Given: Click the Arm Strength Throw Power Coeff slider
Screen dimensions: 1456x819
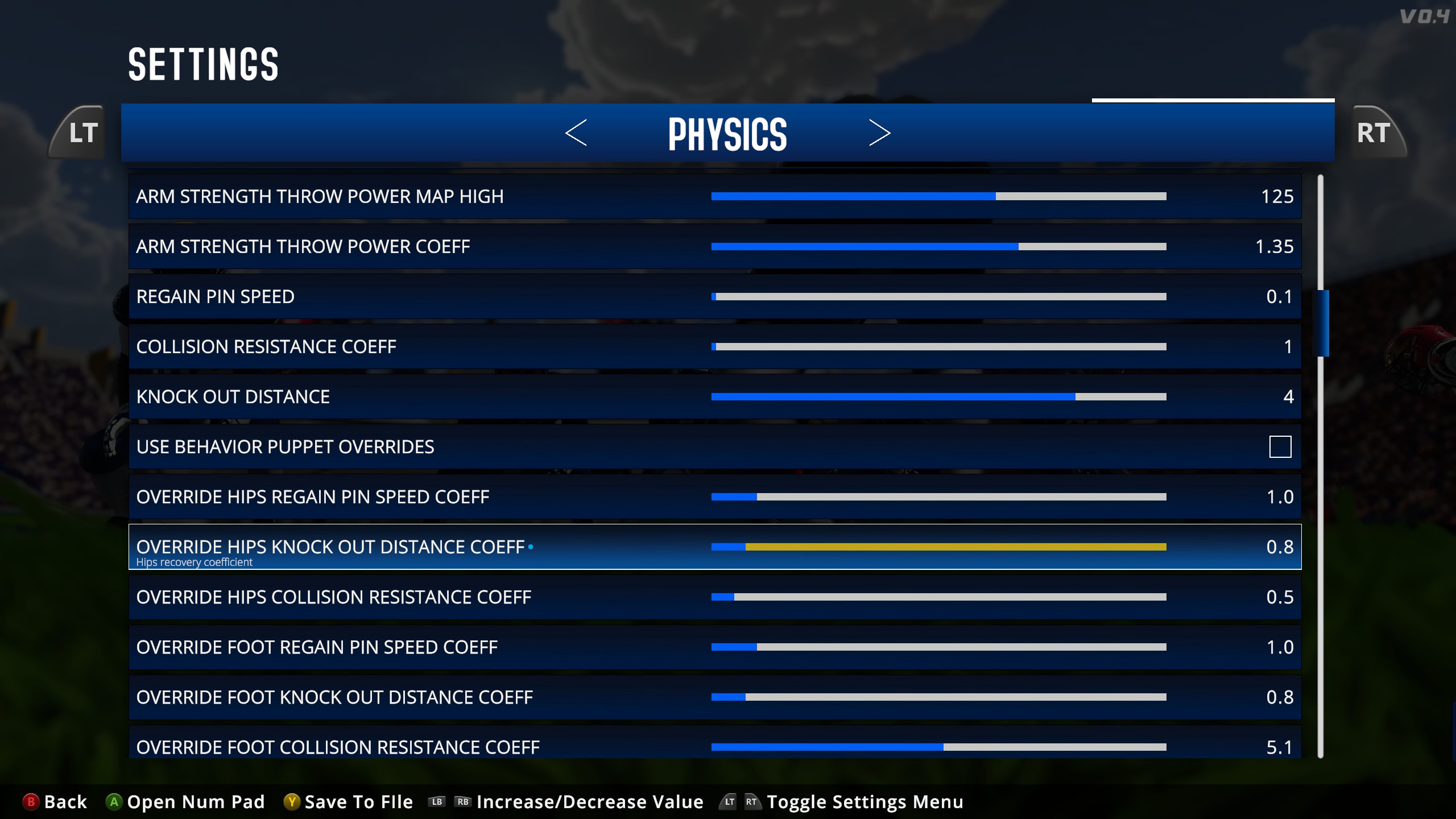Looking at the screenshot, I should click(938, 246).
